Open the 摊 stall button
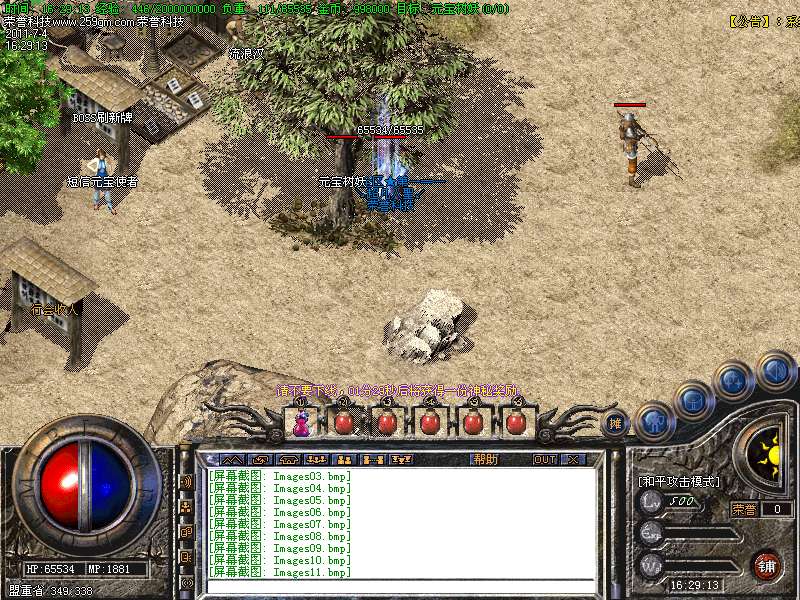 (x=616, y=423)
